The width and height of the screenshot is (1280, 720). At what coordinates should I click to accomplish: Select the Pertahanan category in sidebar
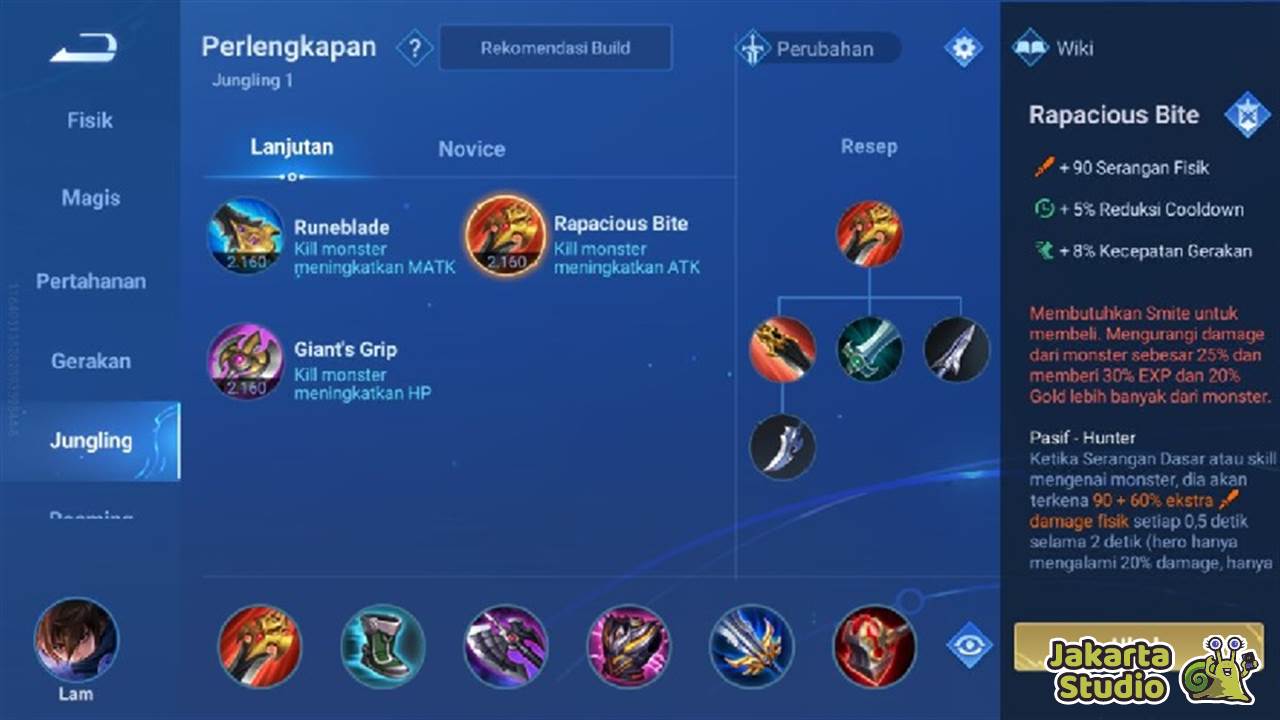click(x=90, y=282)
